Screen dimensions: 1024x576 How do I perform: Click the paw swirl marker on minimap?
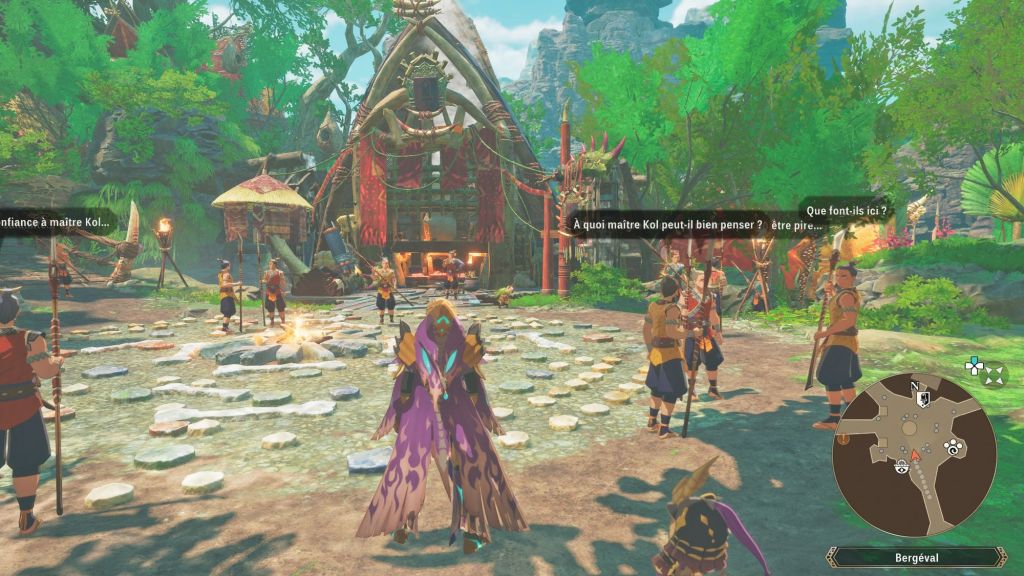tap(955, 447)
